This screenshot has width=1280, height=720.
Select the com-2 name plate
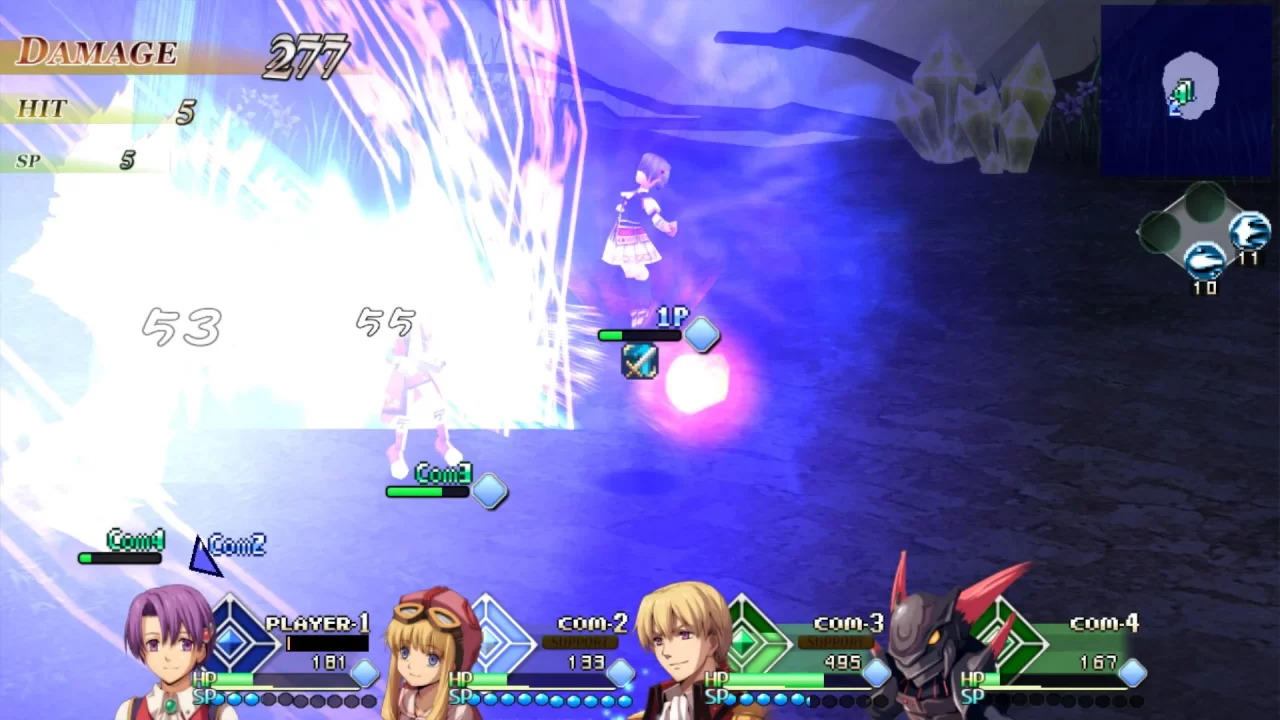click(x=592, y=622)
